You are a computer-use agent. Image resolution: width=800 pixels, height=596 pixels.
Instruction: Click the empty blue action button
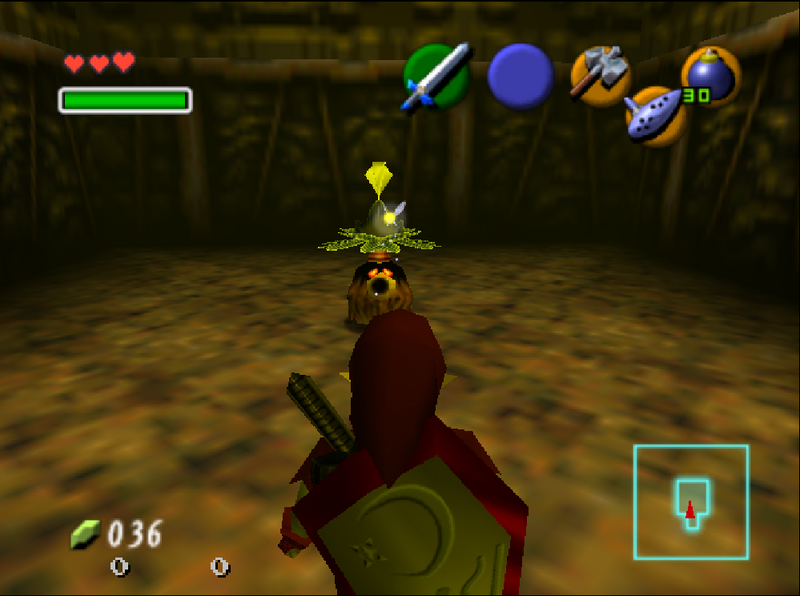click(520, 76)
